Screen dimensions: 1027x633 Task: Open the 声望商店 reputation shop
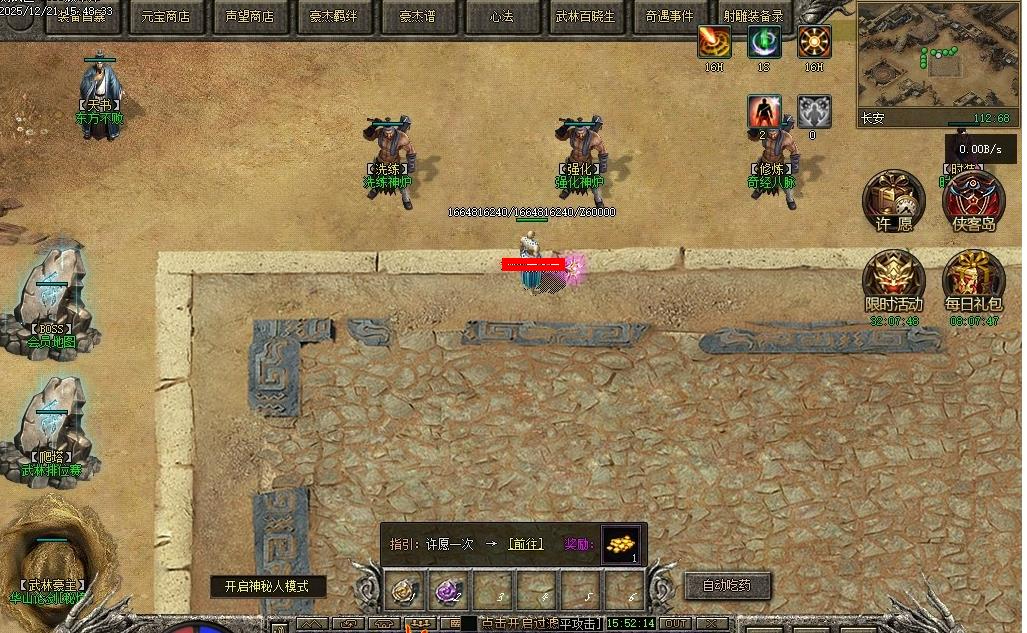click(x=250, y=17)
